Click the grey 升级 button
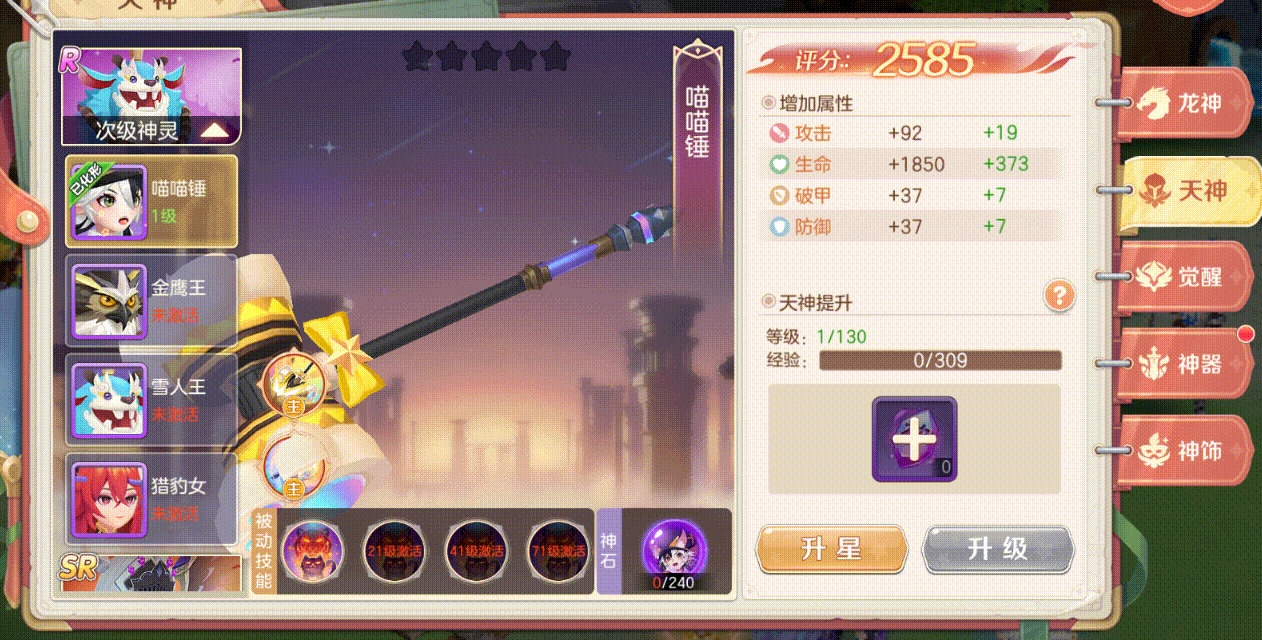This screenshot has height=640, width=1262. pos(997,548)
